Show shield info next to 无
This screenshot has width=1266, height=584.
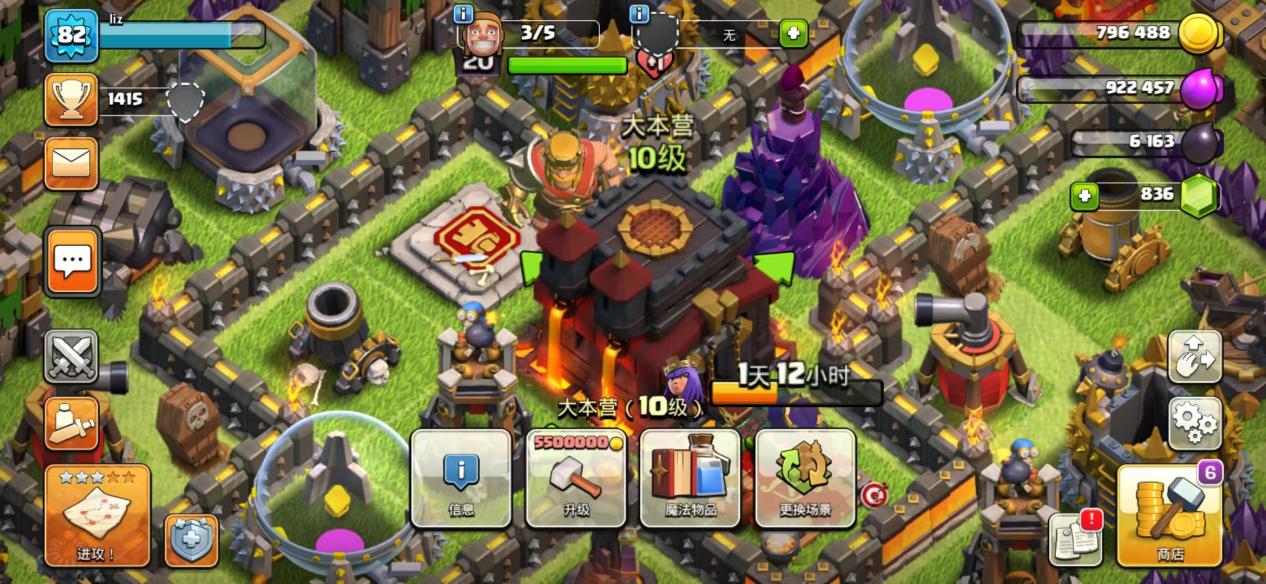[640, 14]
